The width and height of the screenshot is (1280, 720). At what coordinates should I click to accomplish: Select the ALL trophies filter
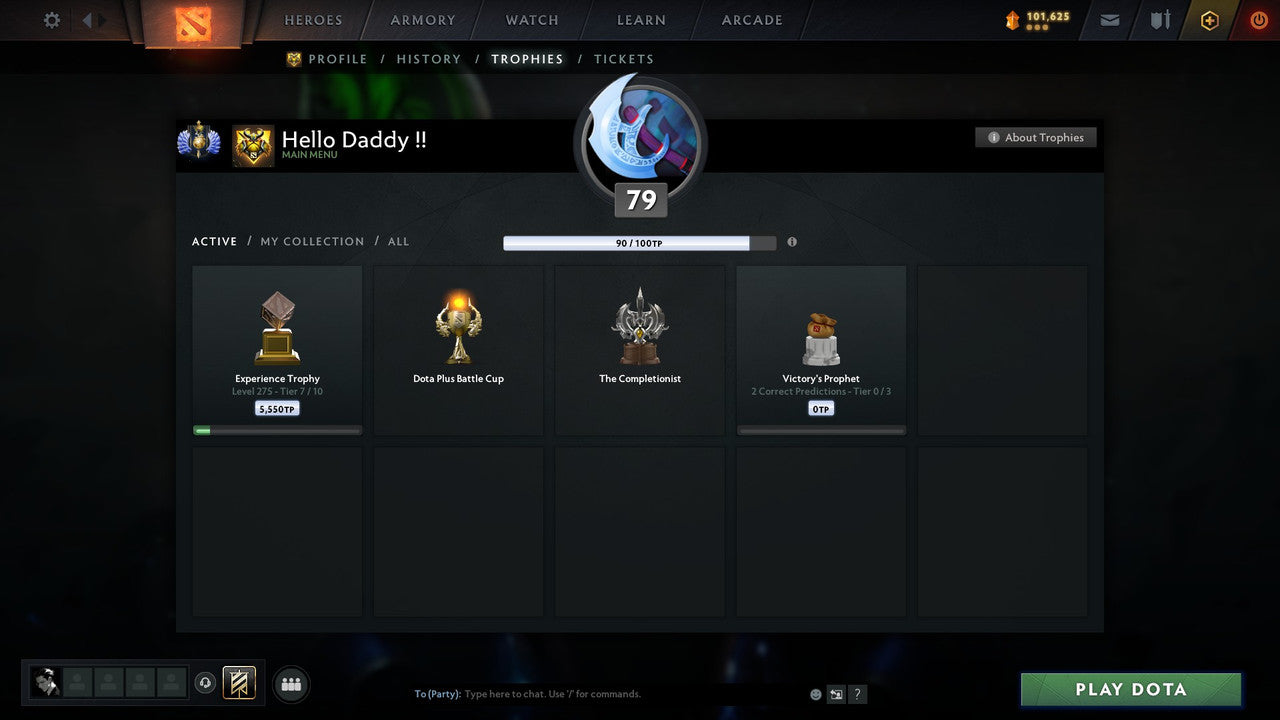tap(398, 241)
